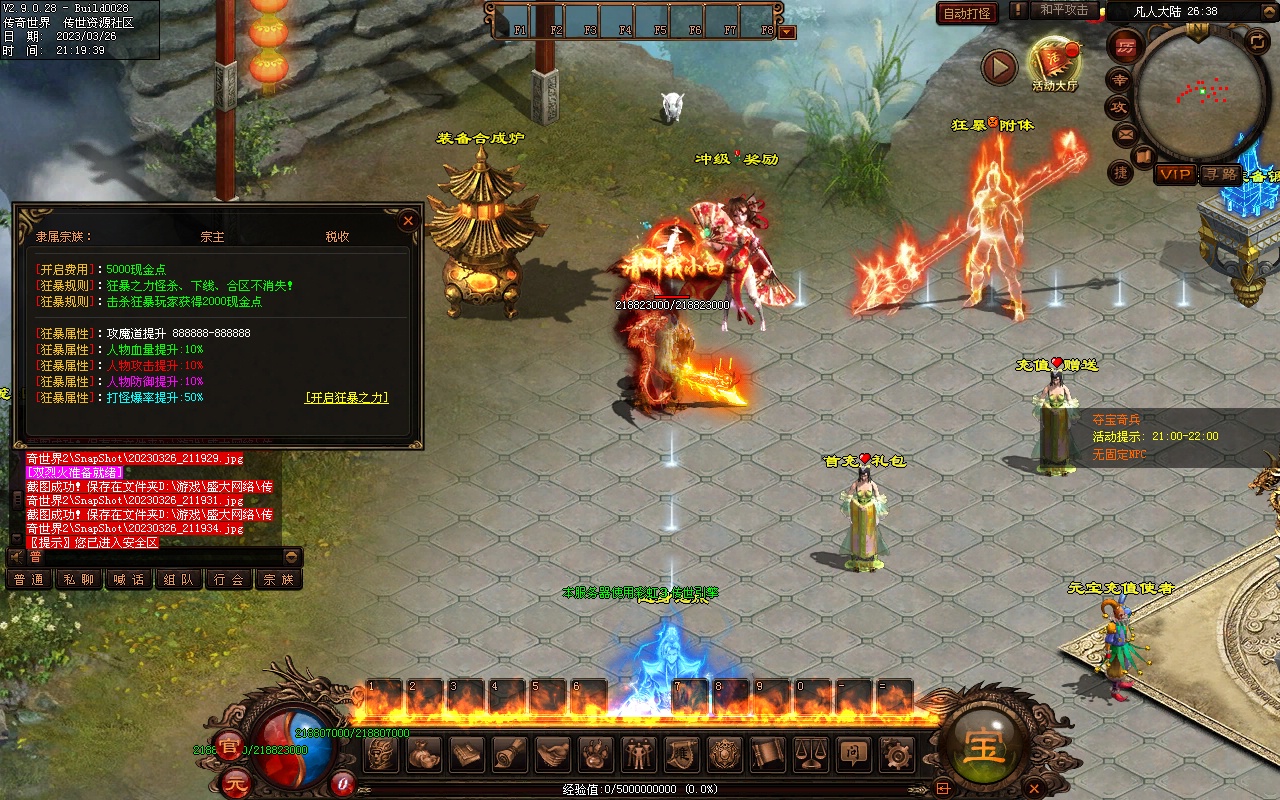Toggle 自动打怪 auto-fight button
This screenshot has height=800, width=1280.
967,13
